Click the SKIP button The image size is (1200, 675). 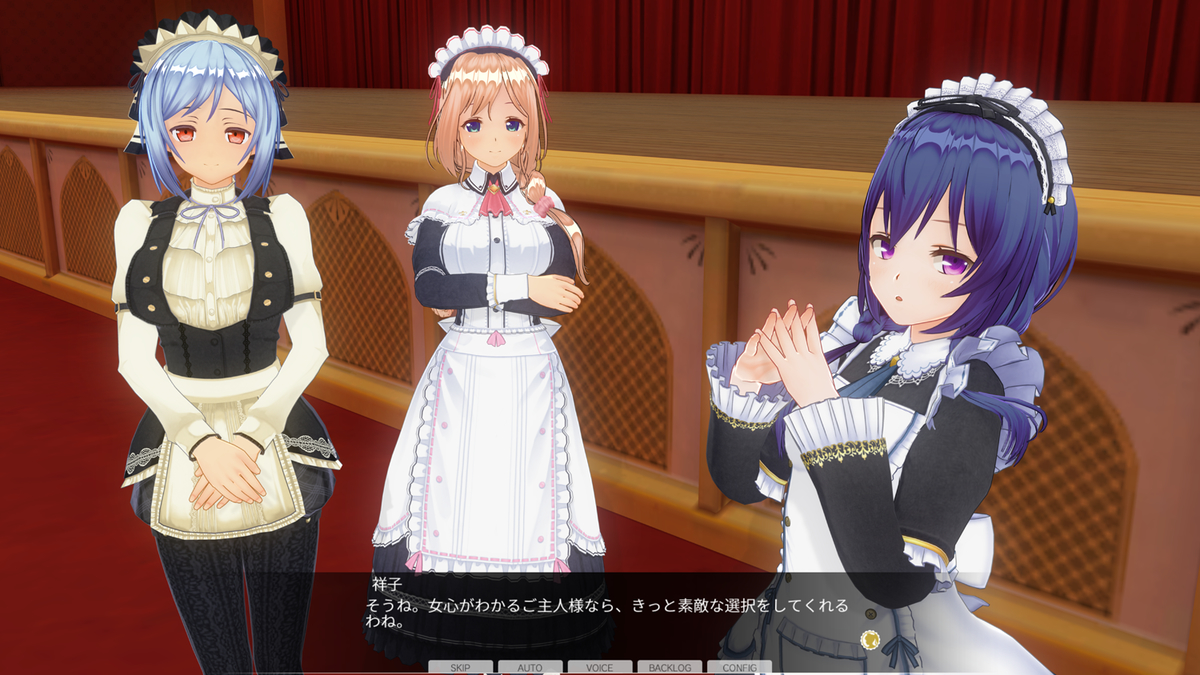click(x=460, y=667)
